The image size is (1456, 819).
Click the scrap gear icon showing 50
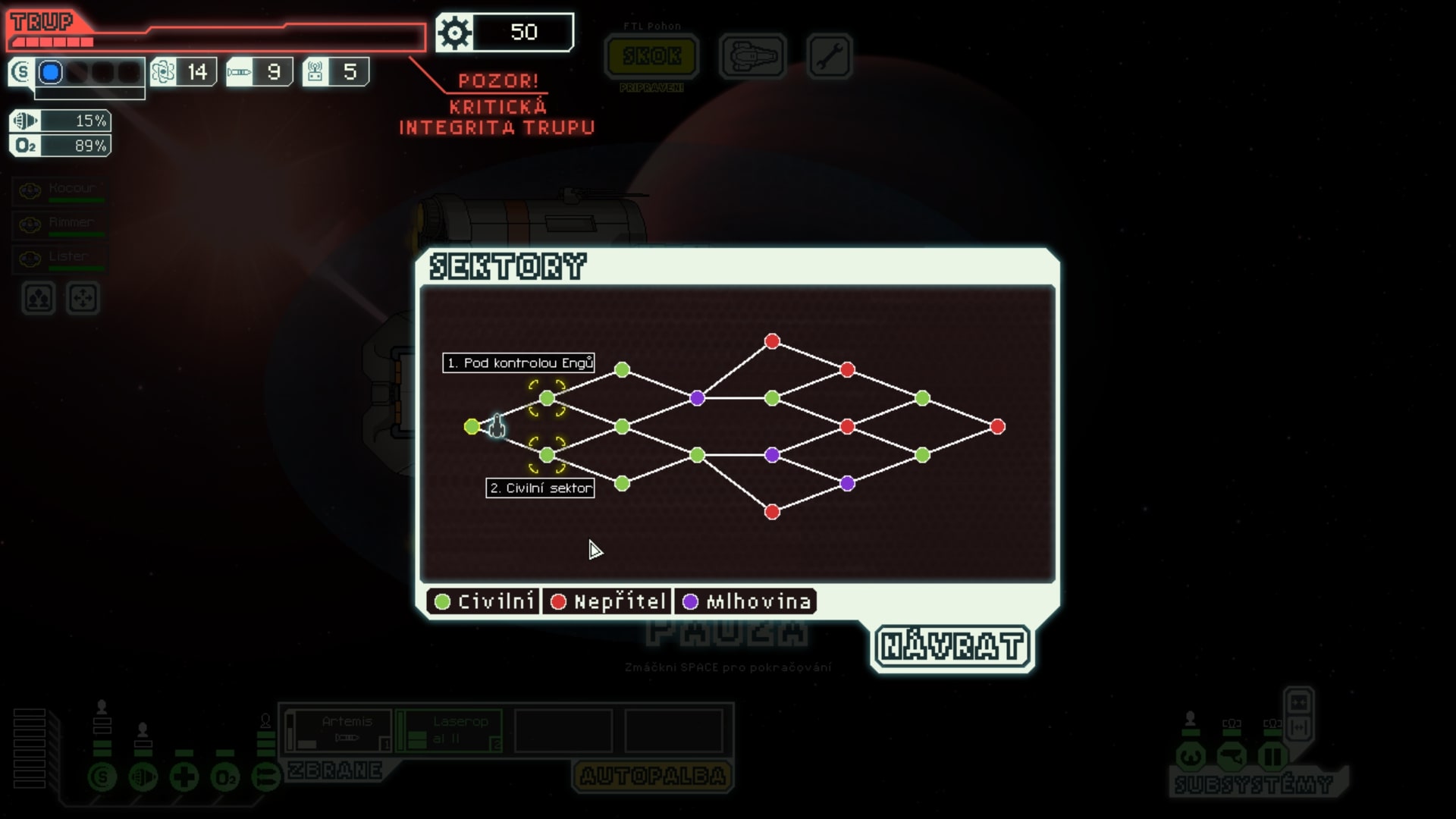455,33
